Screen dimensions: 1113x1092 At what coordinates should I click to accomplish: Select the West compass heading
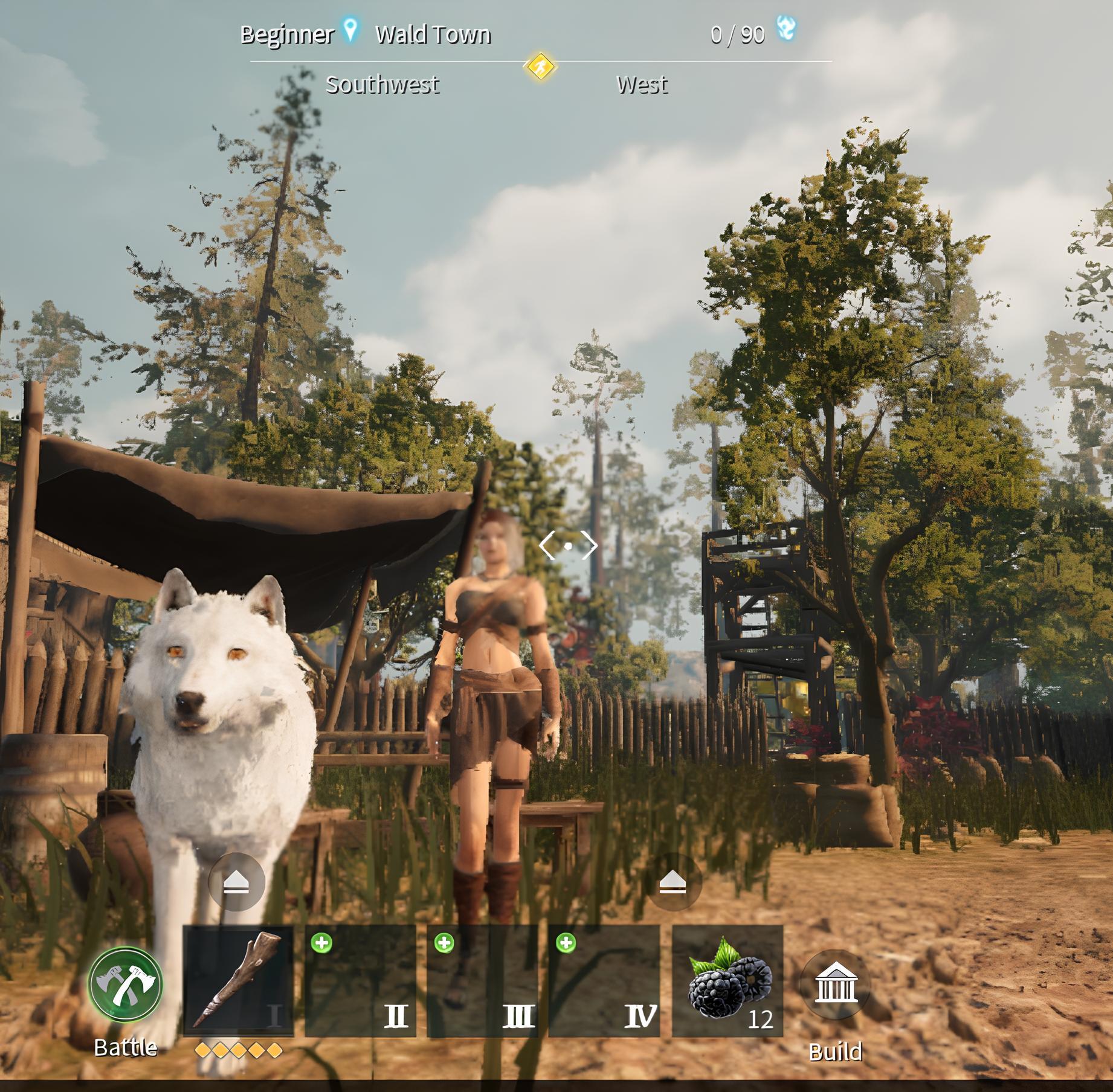click(x=642, y=85)
